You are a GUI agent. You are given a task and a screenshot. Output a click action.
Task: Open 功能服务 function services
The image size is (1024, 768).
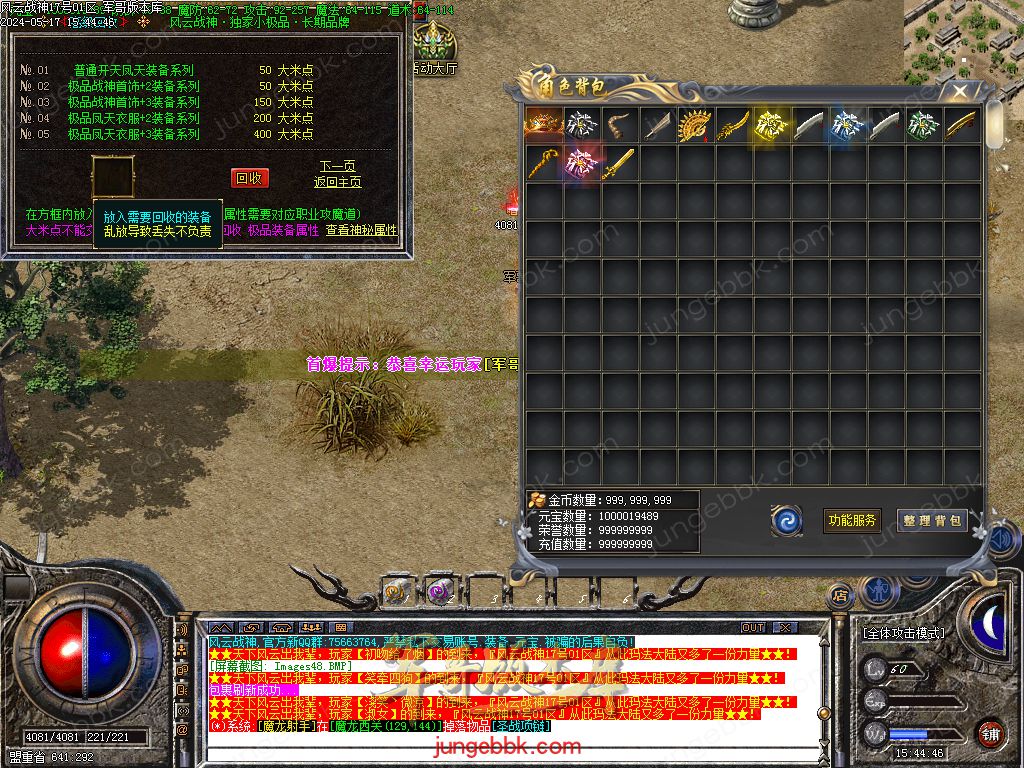[852, 520]
